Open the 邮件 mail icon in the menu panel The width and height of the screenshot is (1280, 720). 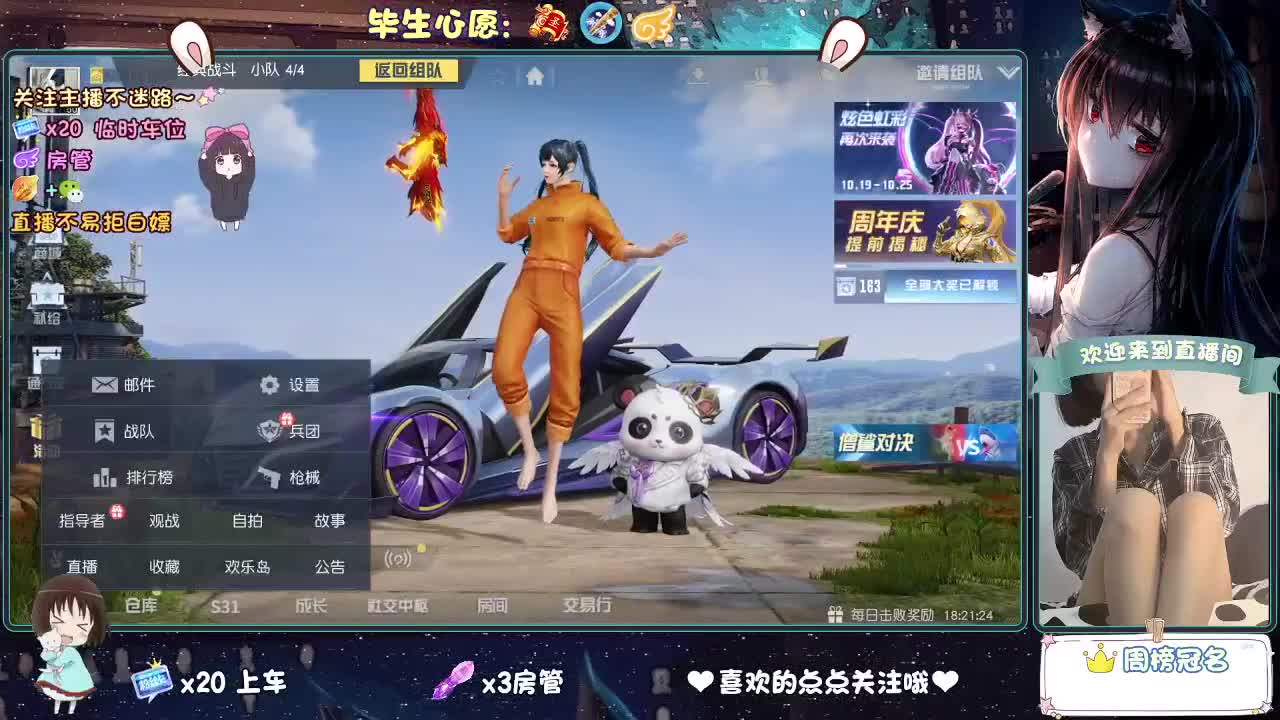pos(103,383)
